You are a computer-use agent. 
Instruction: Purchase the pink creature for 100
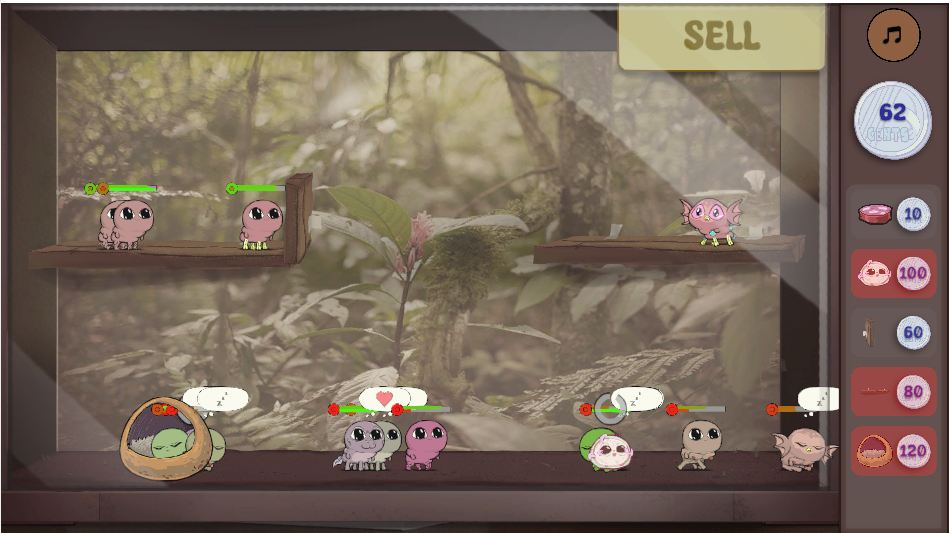893,273
